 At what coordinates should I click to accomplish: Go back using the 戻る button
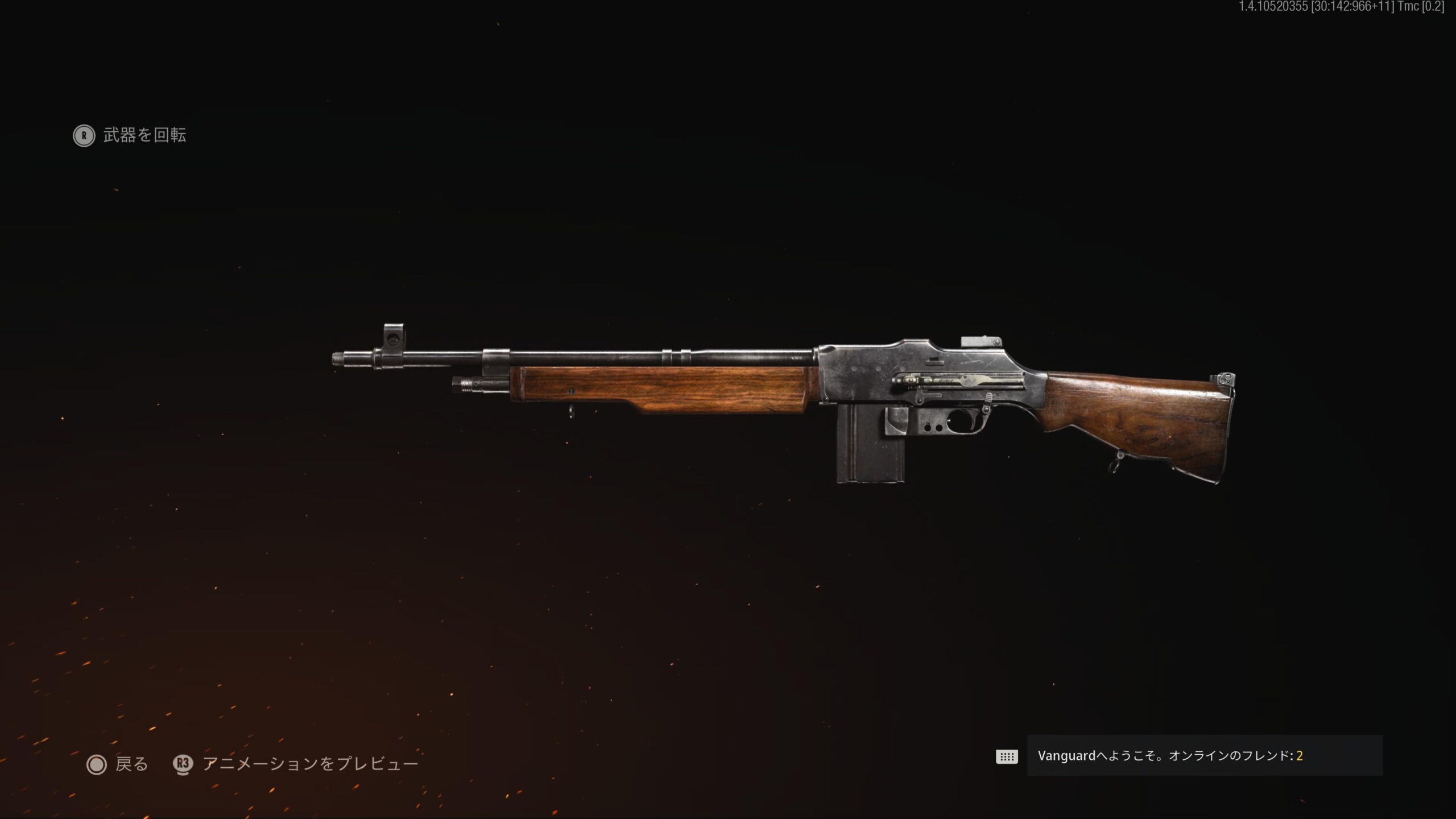coord(118,764)
